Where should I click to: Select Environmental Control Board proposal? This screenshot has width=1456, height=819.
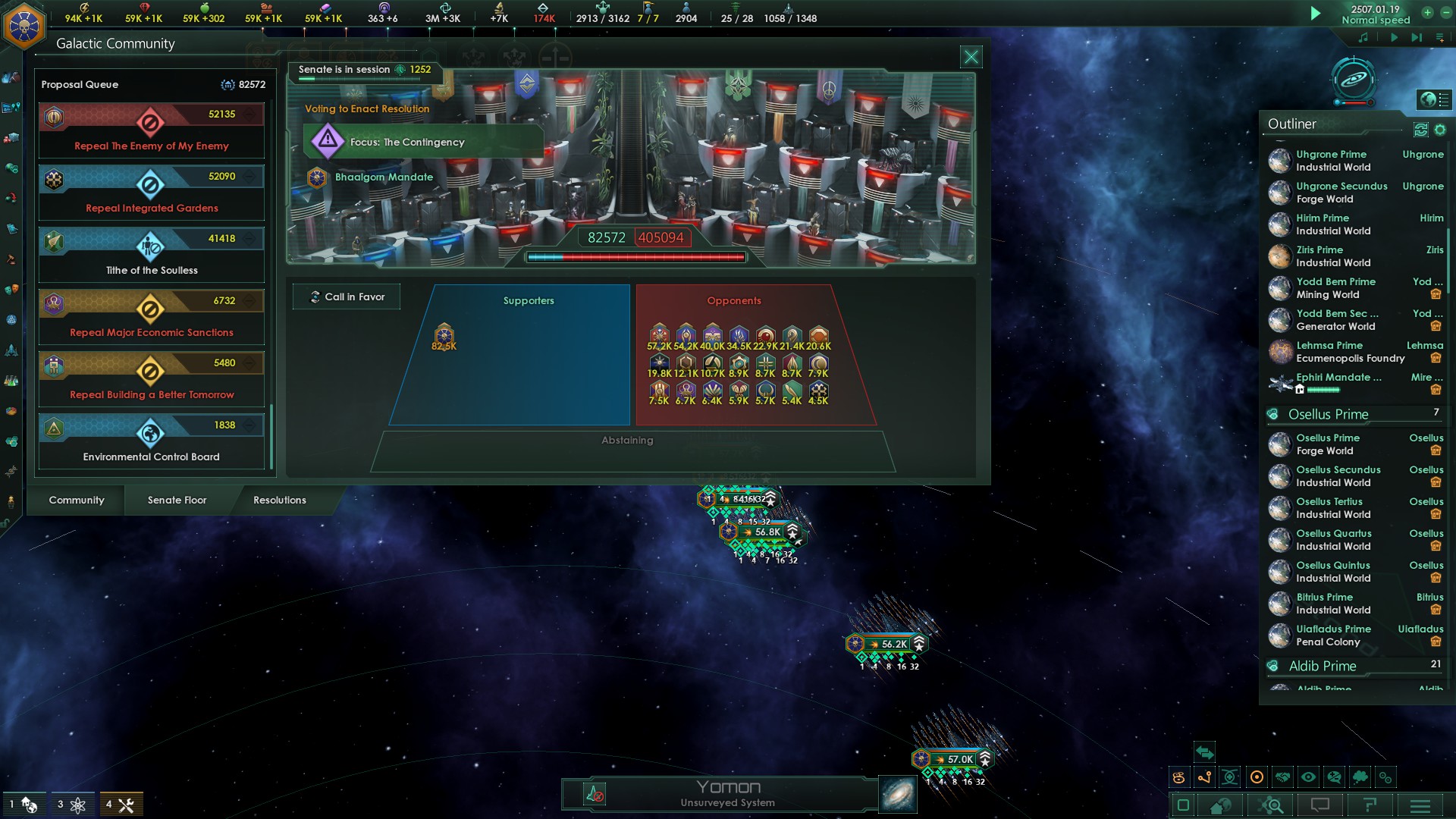152,441
